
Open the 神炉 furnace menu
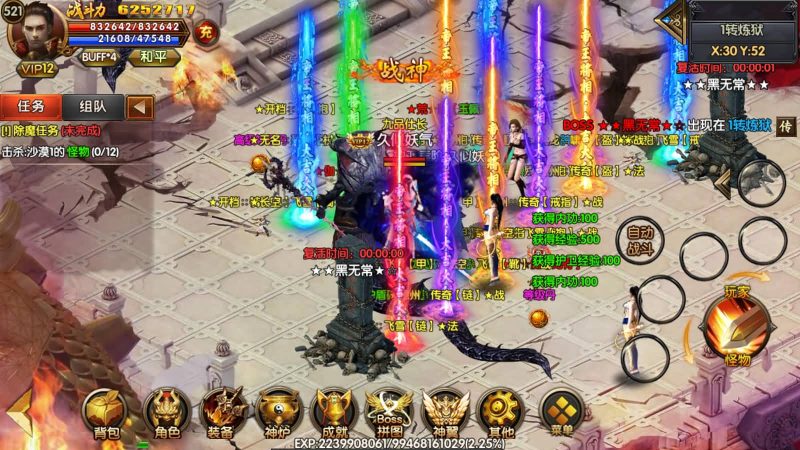277,411
